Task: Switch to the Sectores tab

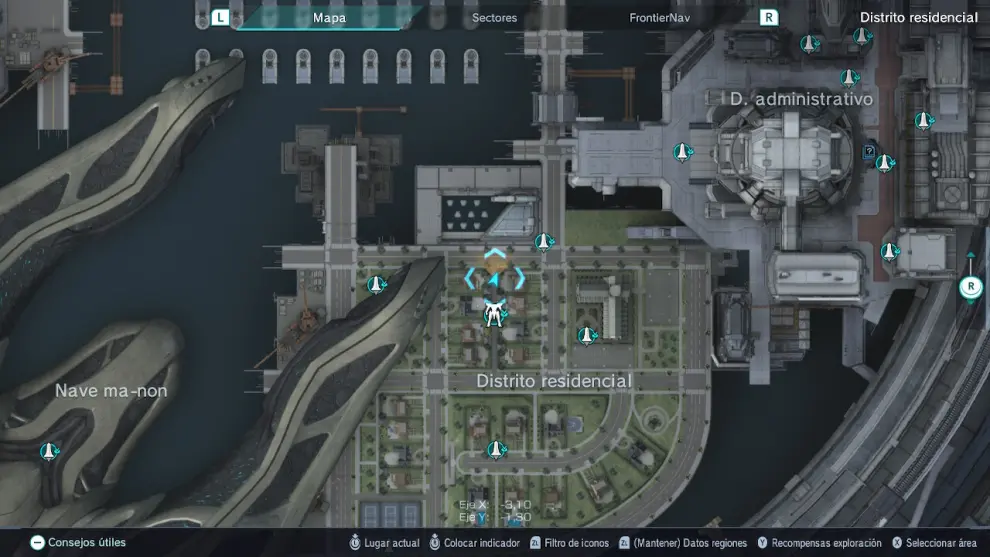Action: click(494, 17)
